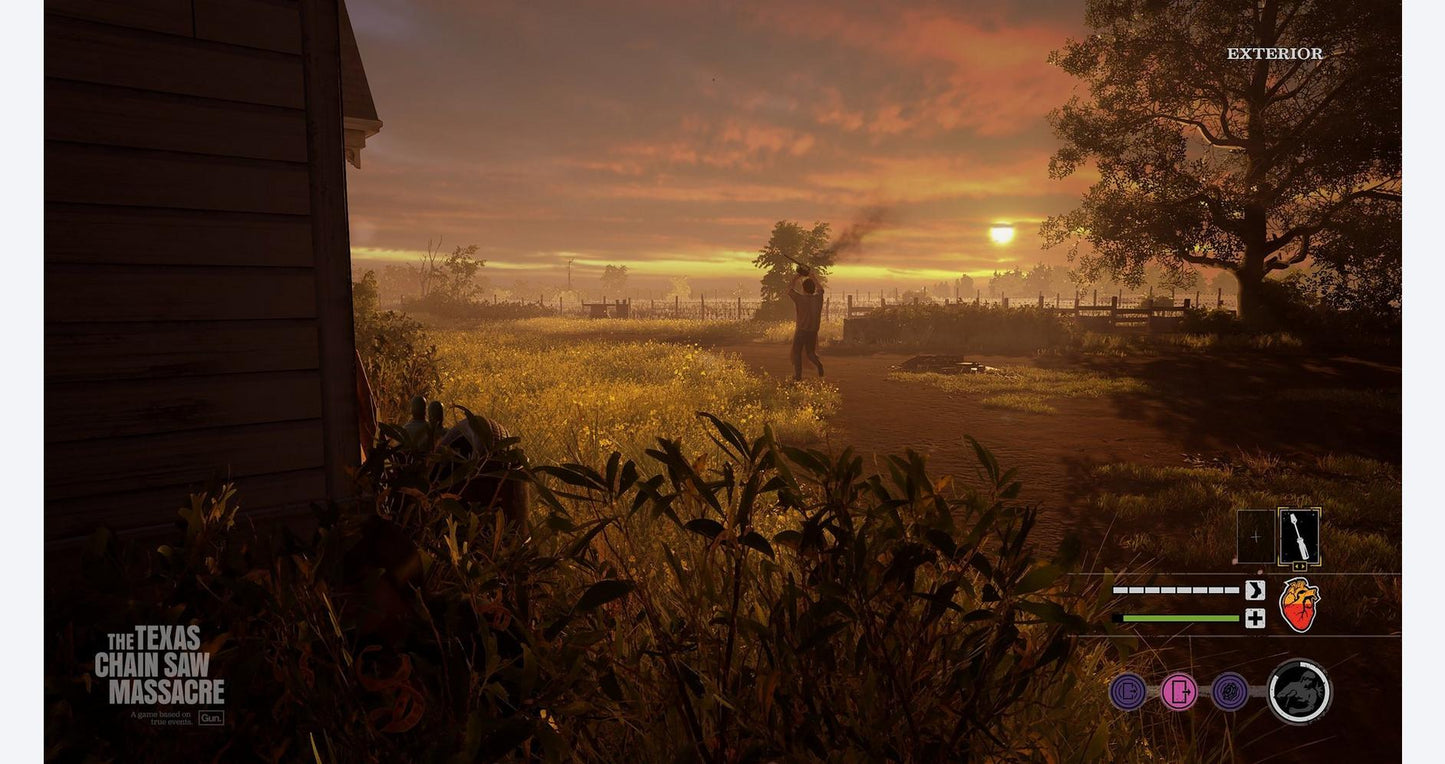Select the empty plus-marked item slot
Image resolution: width=1445 pixels, height=764 pixels.
coord(1255,537)
